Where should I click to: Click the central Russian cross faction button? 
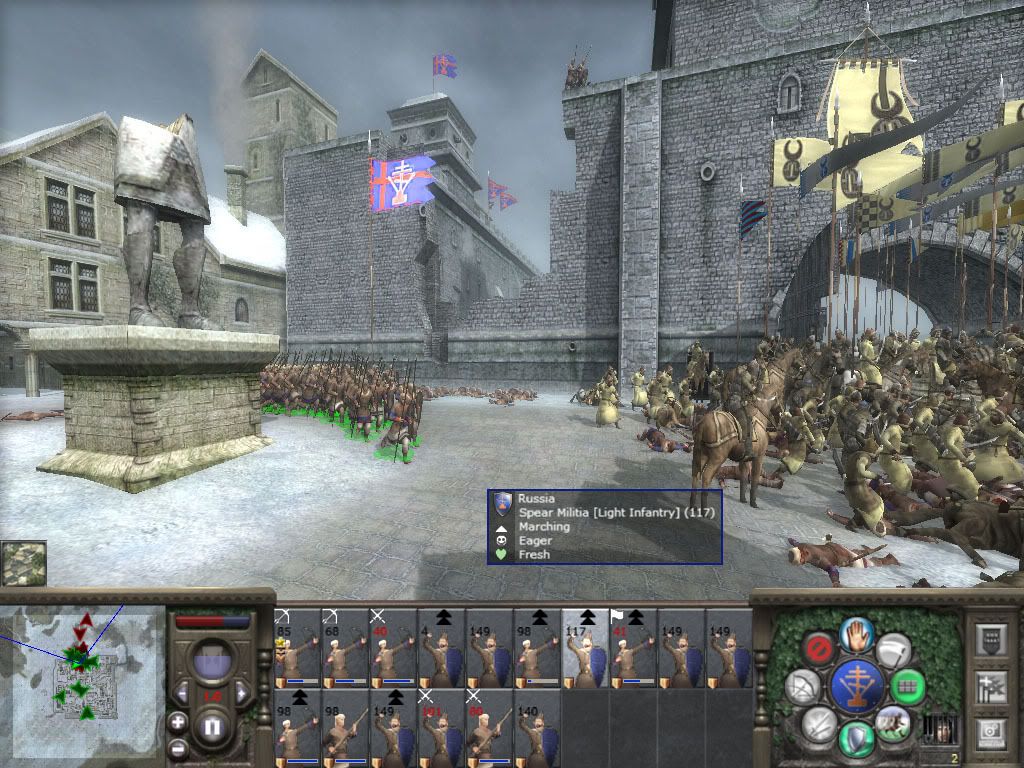[857, 686]
